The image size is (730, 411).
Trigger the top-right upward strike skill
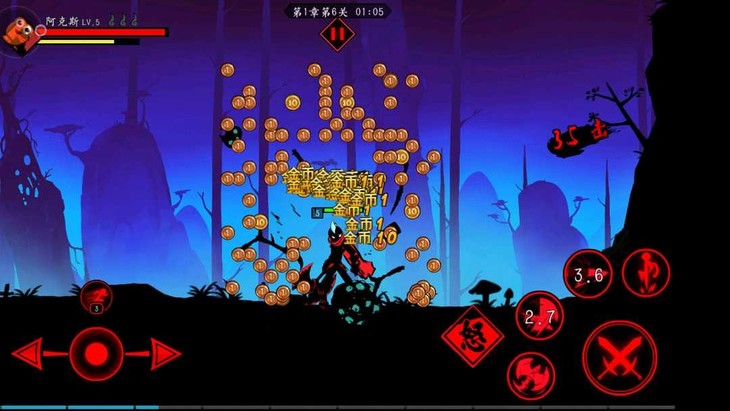(646, 273)
